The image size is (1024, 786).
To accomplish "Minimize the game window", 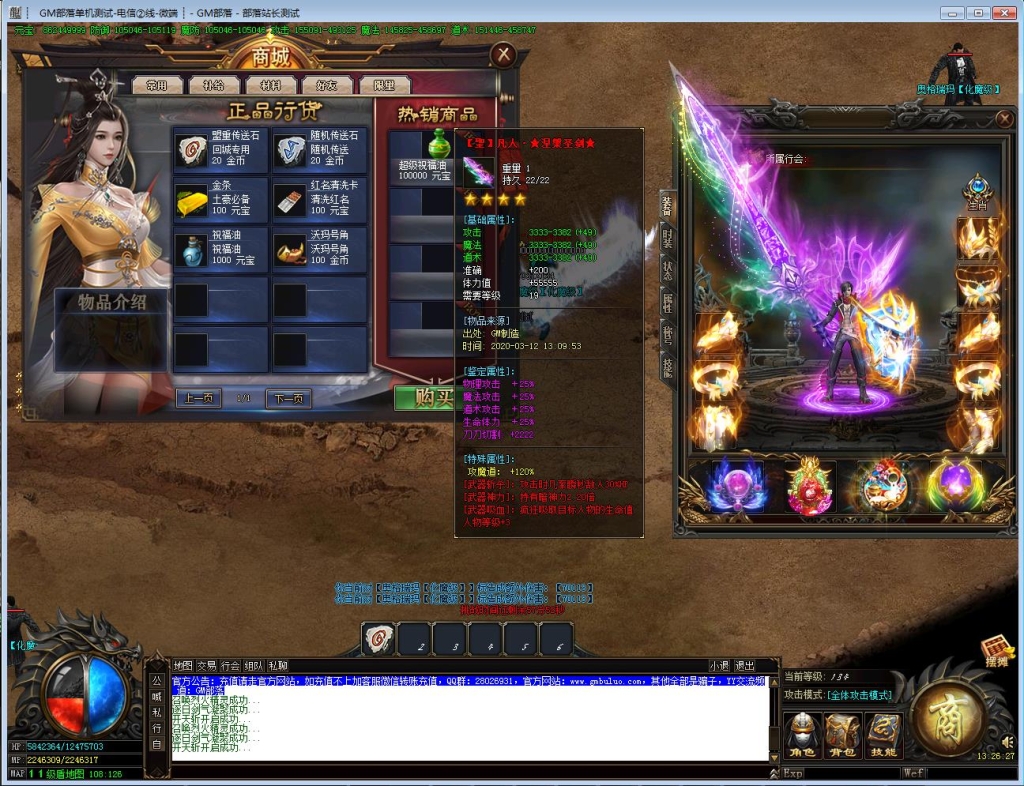I will tap(951, 13).
